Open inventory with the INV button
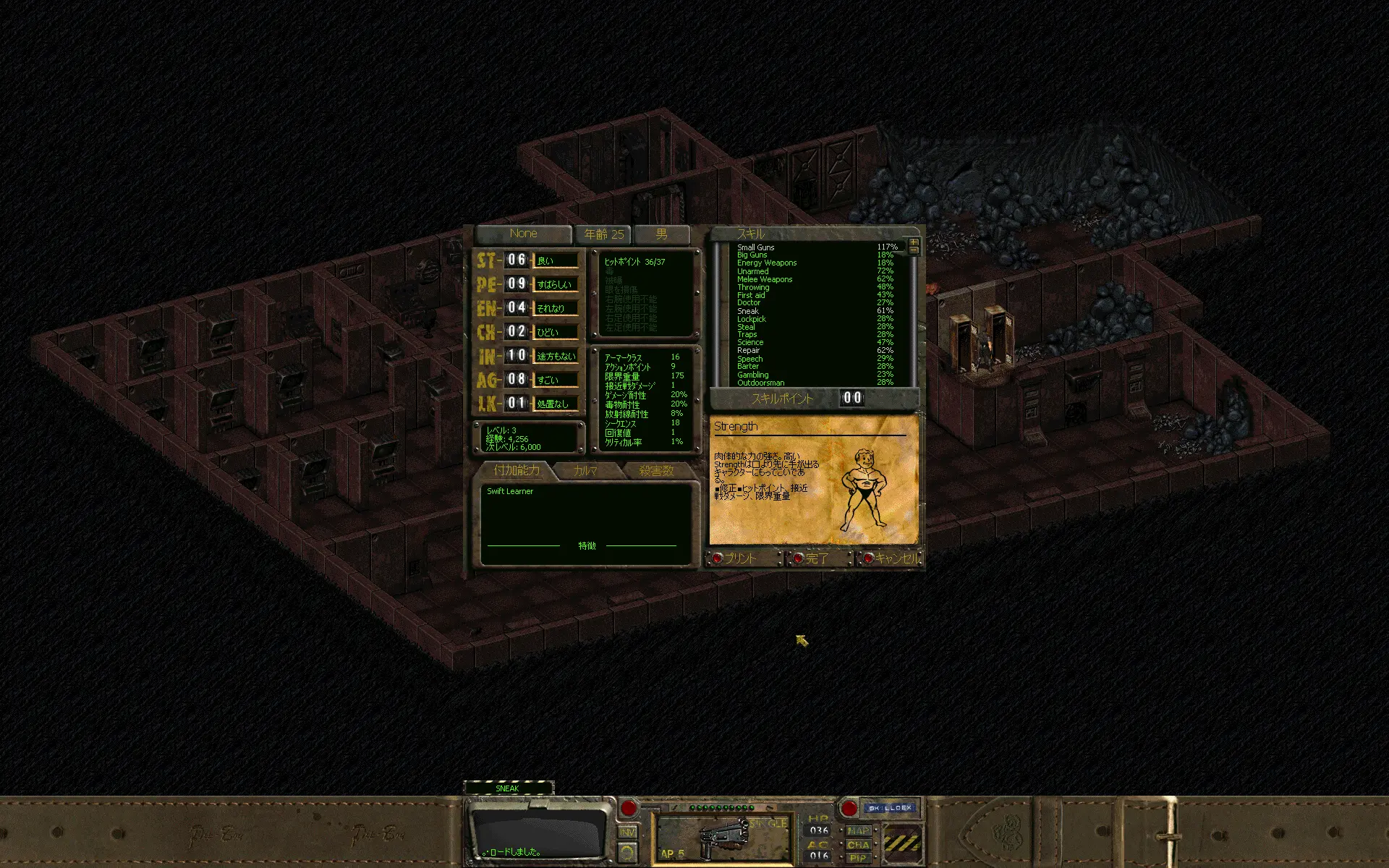 click(627, 833)
